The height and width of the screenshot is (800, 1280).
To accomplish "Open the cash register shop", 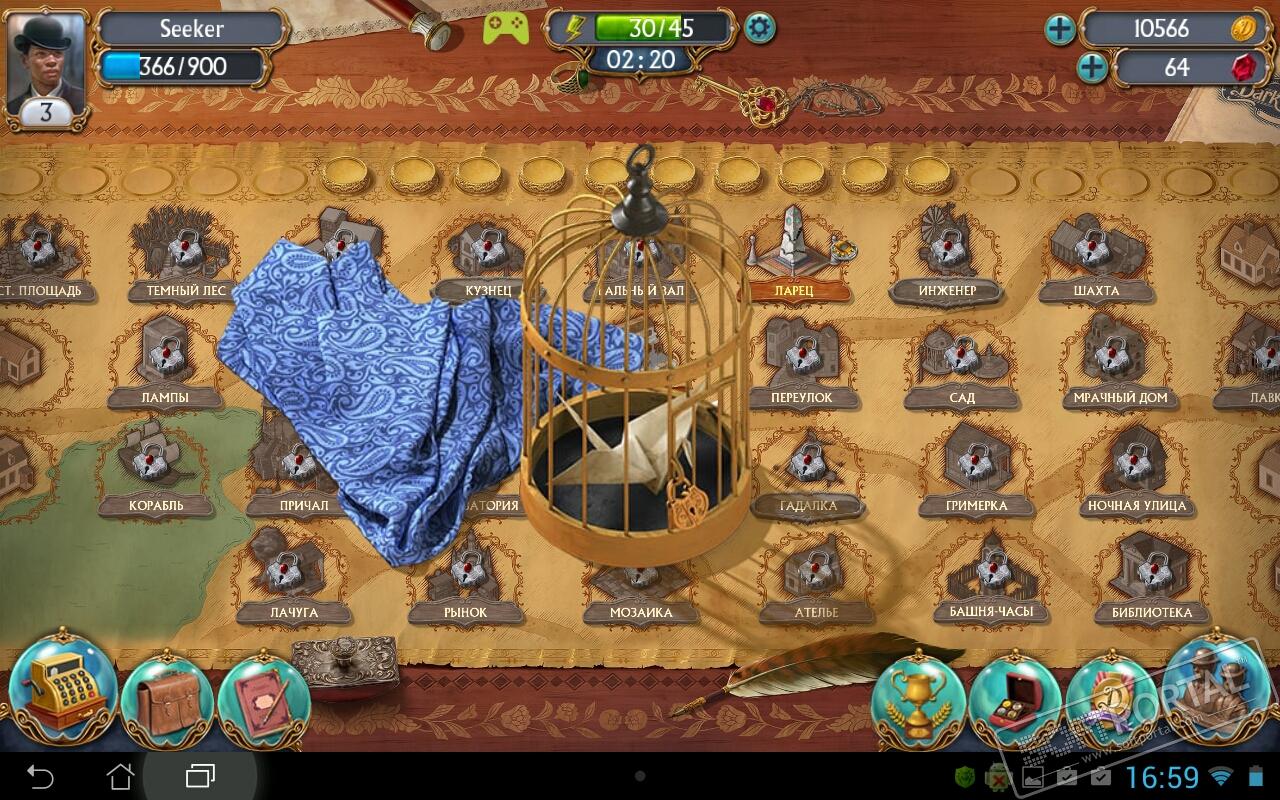I will coord(62,690).
